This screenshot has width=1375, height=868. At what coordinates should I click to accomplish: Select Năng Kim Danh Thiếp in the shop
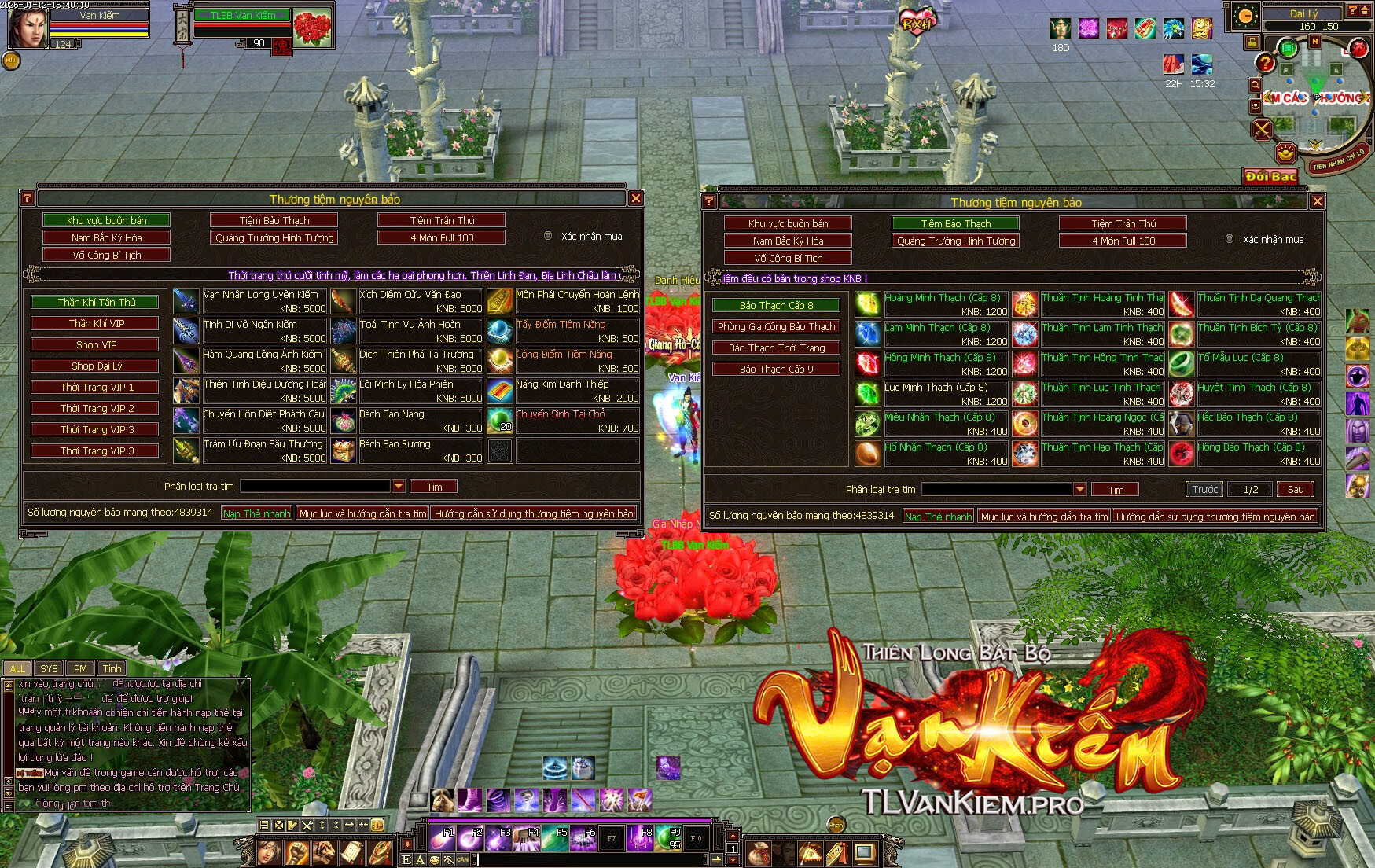point(576,391)
